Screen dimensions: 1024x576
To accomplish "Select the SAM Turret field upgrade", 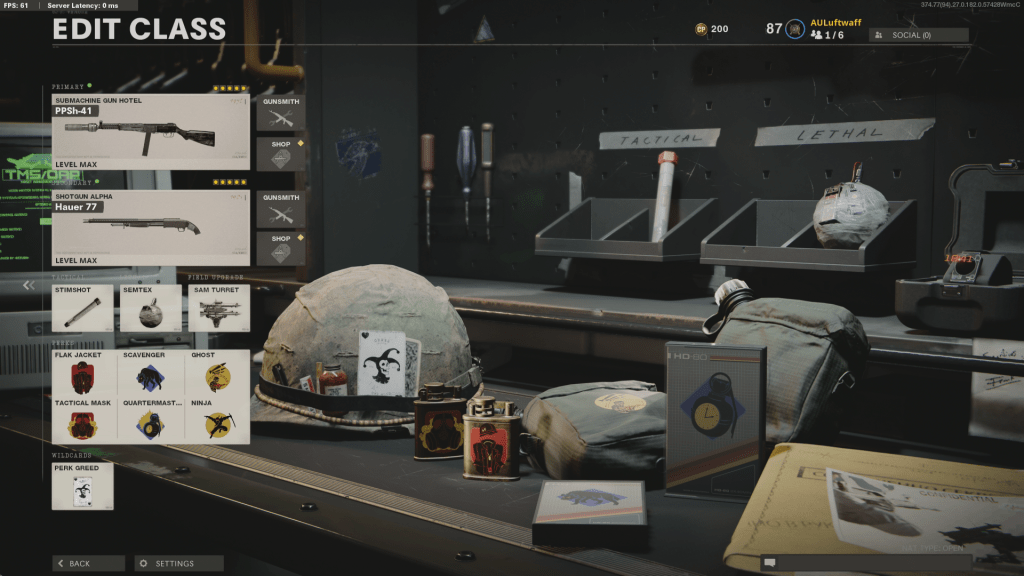I will [218, 308].
